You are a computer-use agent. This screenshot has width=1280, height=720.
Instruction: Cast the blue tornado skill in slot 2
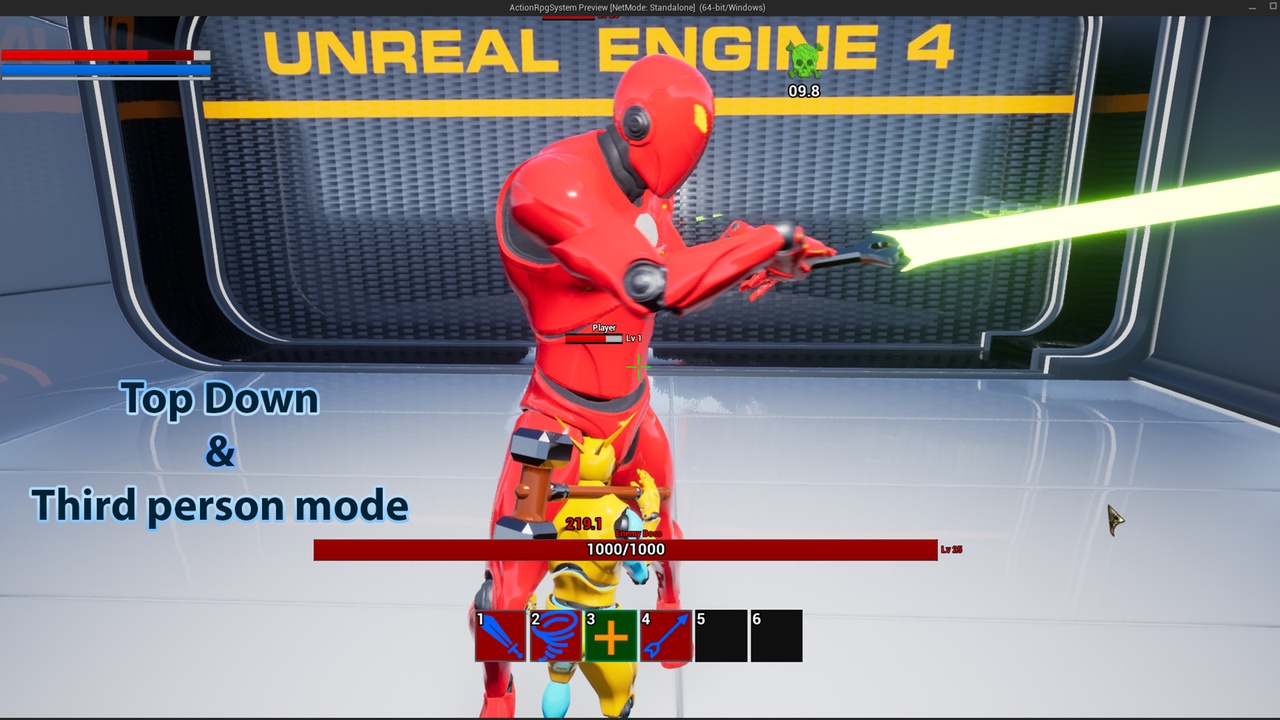click(x=556, y=636)
